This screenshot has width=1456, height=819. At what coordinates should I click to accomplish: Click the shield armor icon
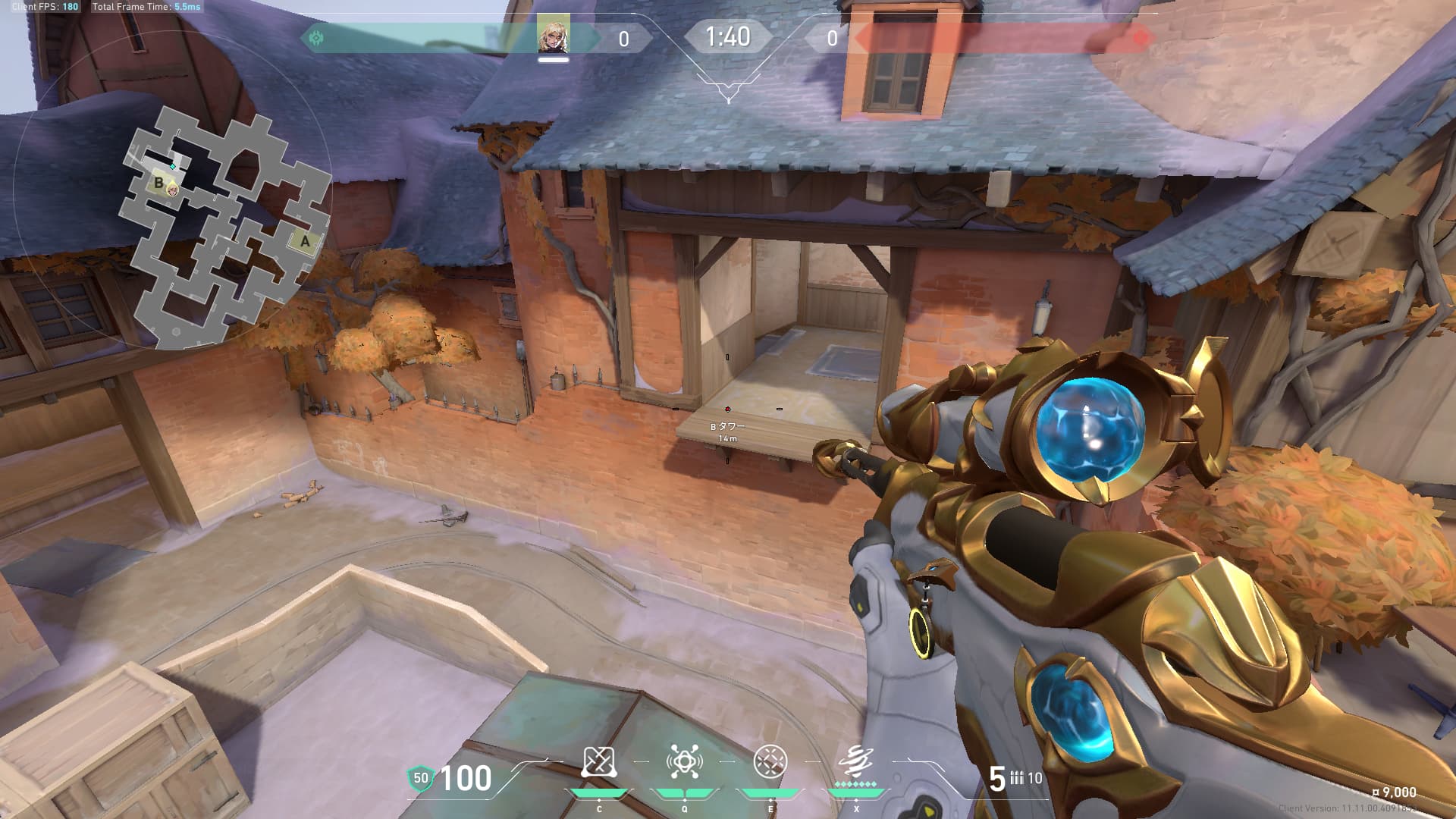[x=420, y=778]
